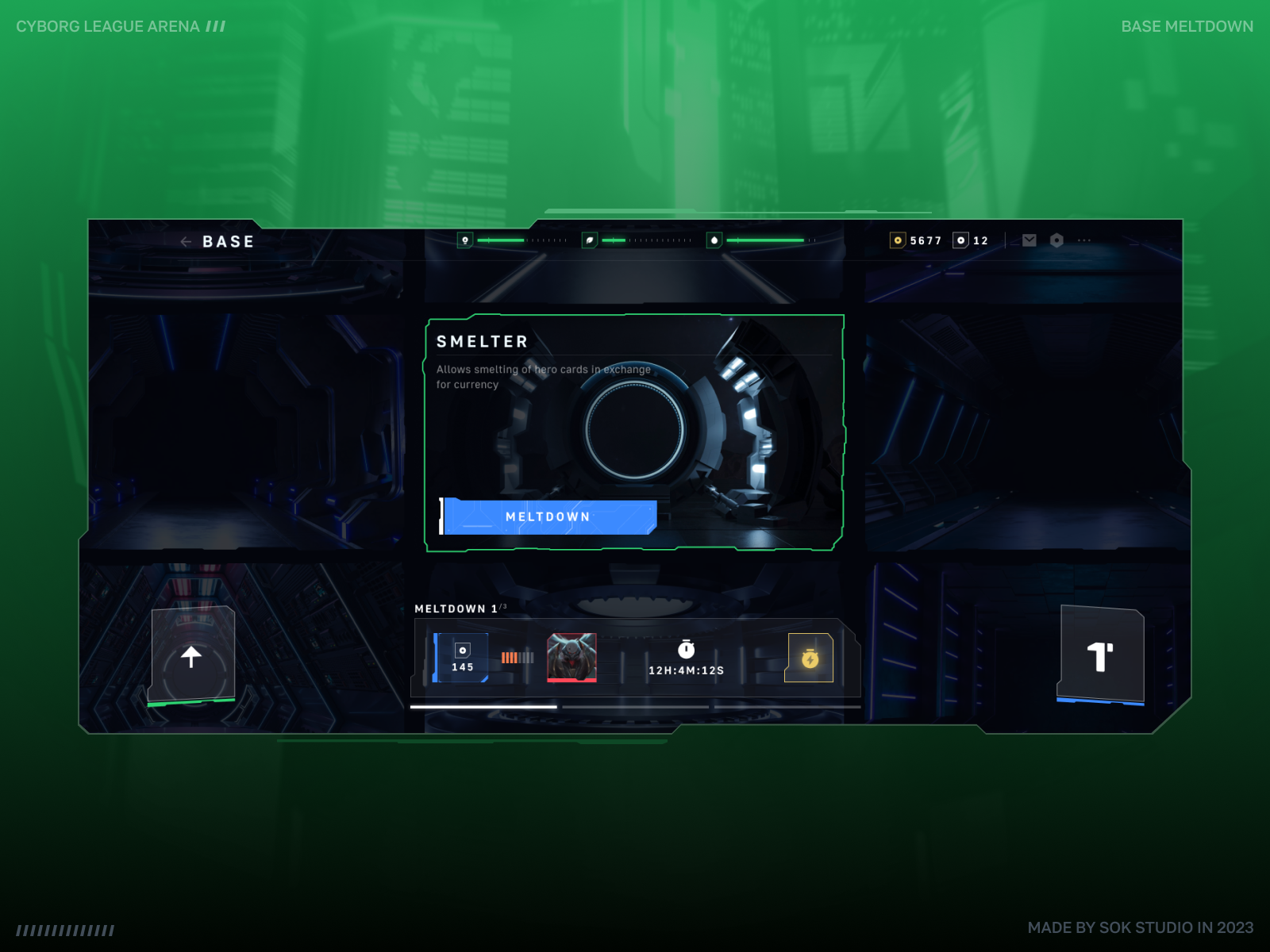This screenshot has width=1270, height=952.
Task: Click the lamp resource icon on the left bar
Action: pyautogui.click(x=465, y=240)
